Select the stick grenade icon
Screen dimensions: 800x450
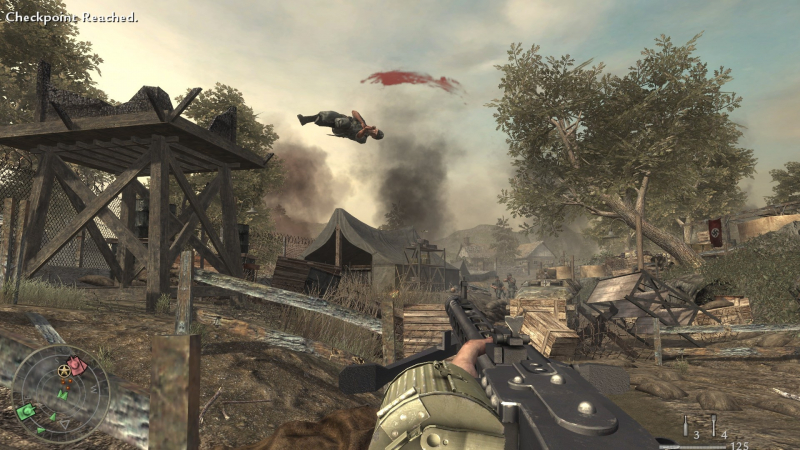pyautogui.click(x=714, y=424)
